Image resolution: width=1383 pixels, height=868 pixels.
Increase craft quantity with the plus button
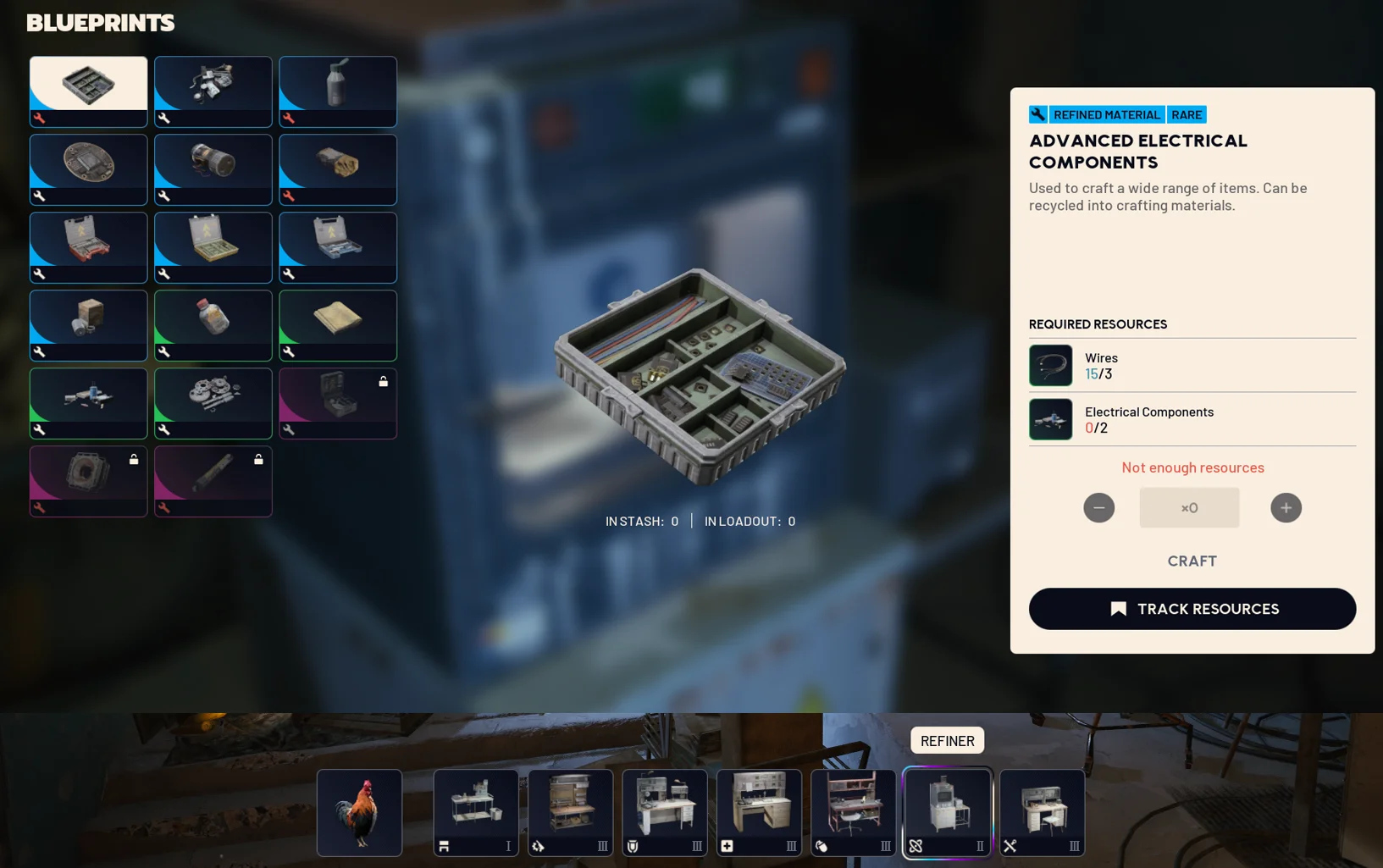[x=1286, y=507]
